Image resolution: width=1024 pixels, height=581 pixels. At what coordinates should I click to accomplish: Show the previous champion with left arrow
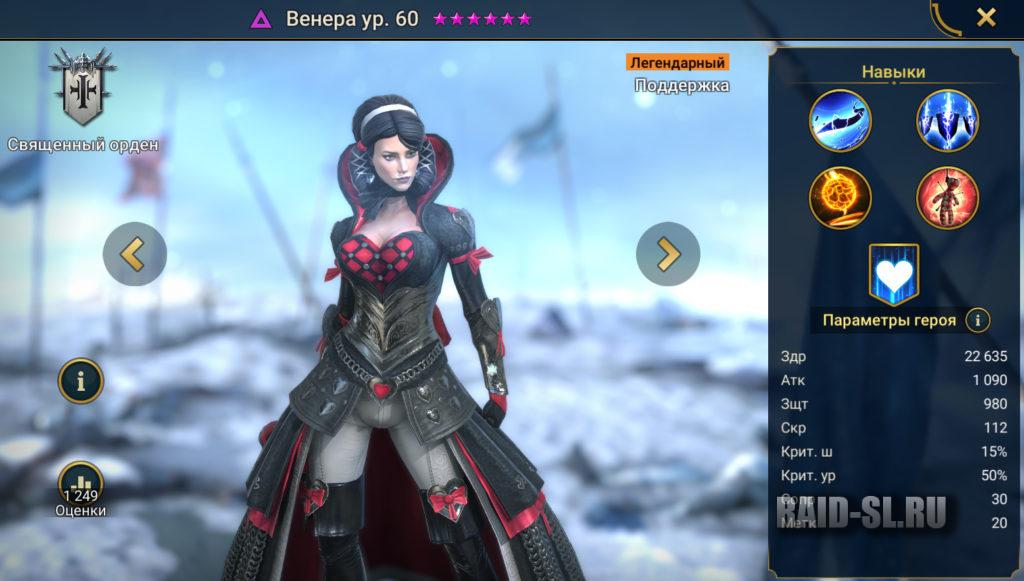tap(134, 254)
